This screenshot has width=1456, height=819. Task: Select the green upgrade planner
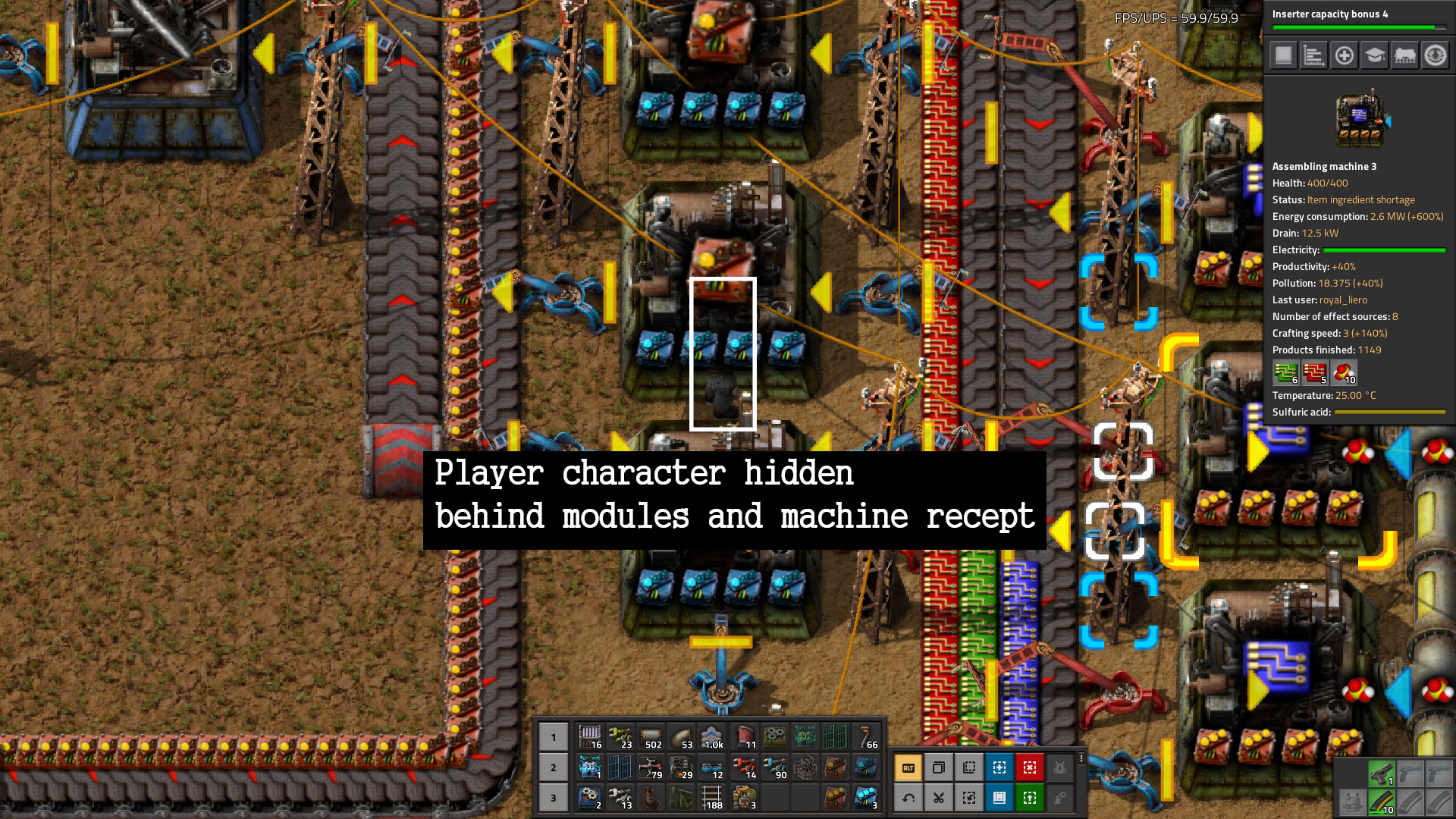point(1030,798)
